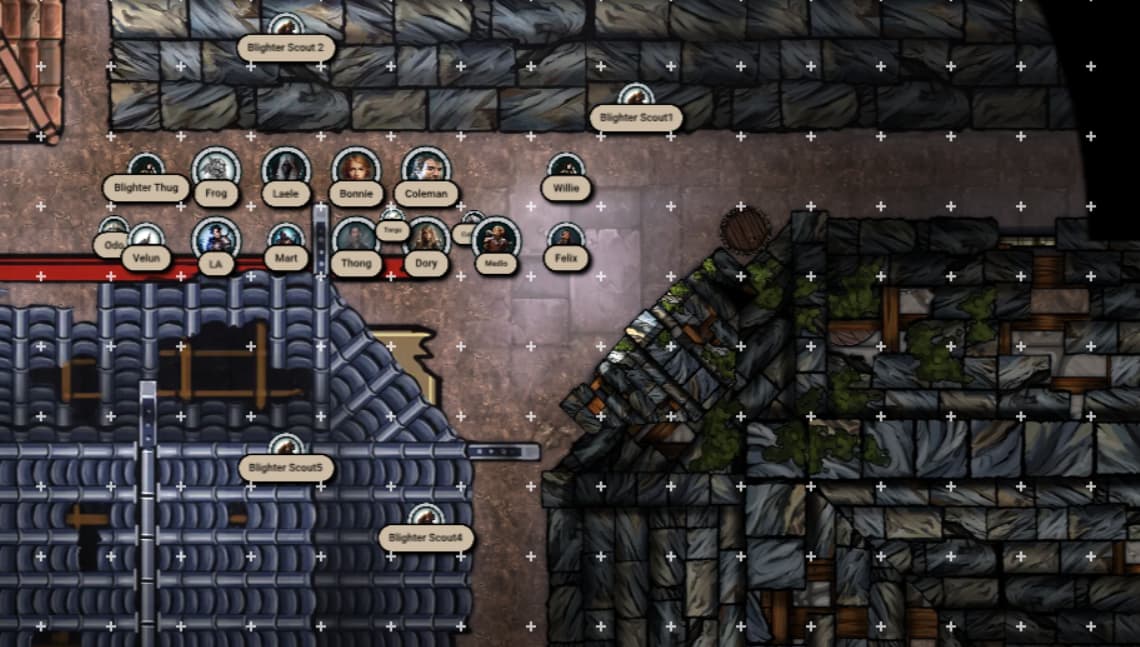
Task: Pick the Coleman character token
Action: [x=426, y=168]
